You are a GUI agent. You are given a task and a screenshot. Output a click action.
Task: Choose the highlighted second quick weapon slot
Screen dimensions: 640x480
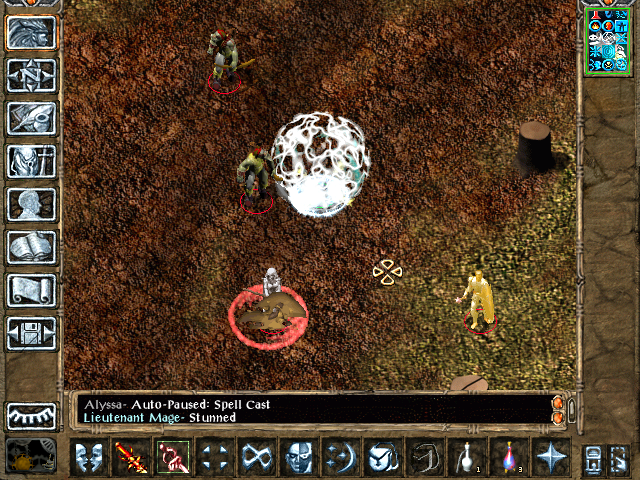click(172, 456)
